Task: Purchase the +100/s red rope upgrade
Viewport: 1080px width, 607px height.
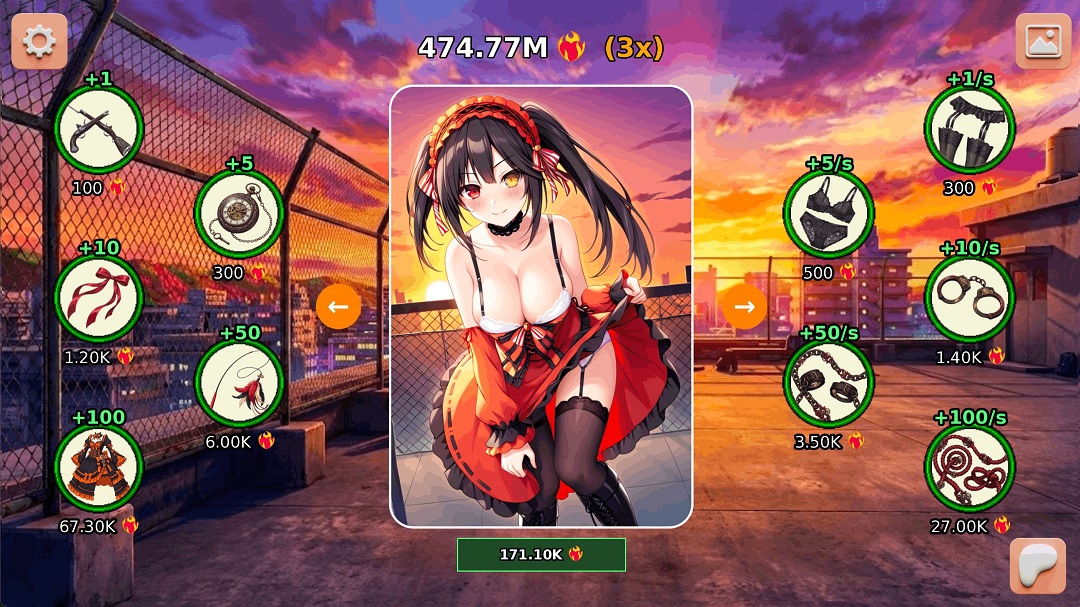Action: point(969,468)
